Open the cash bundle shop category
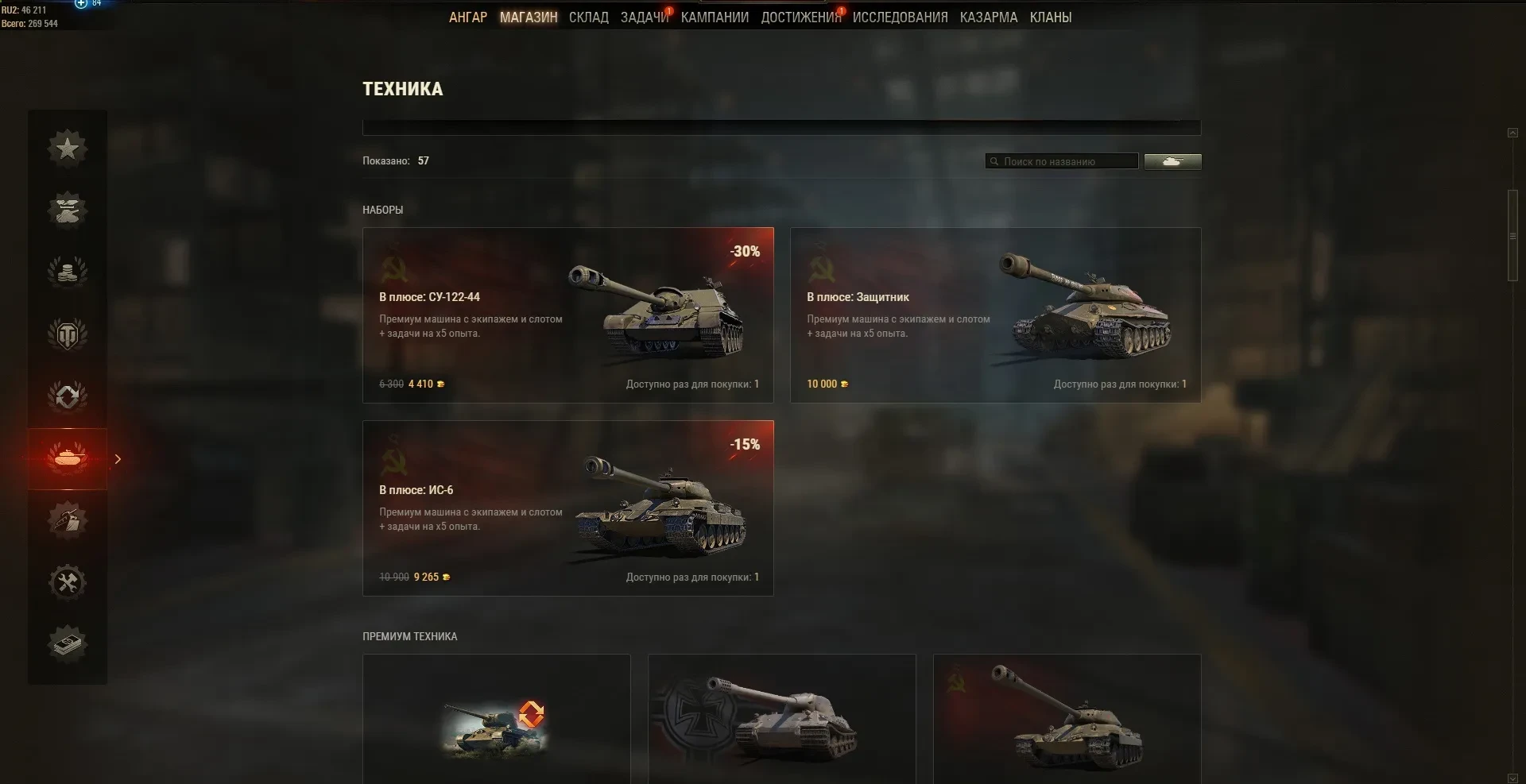The height and width of the screenshot is (784, 1526). 68,644
